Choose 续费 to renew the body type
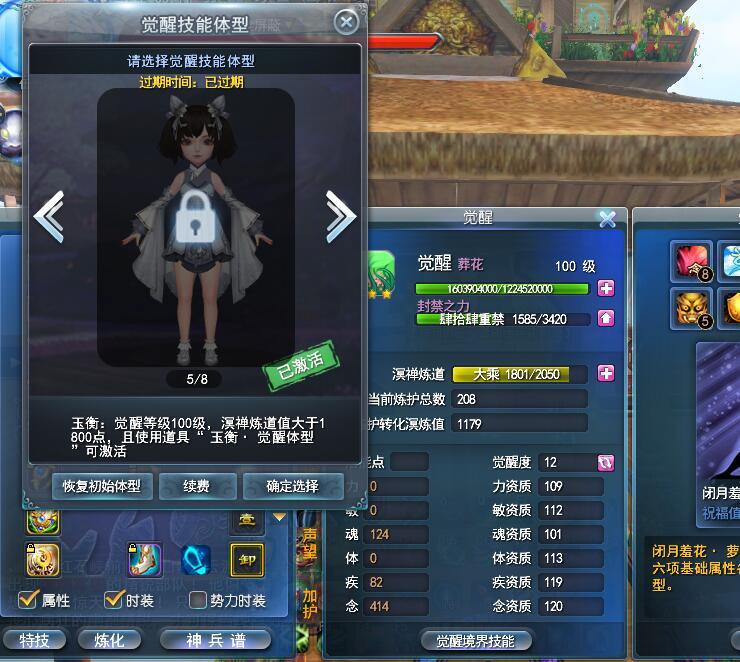 pyautogui.click(x=197, y=486)
